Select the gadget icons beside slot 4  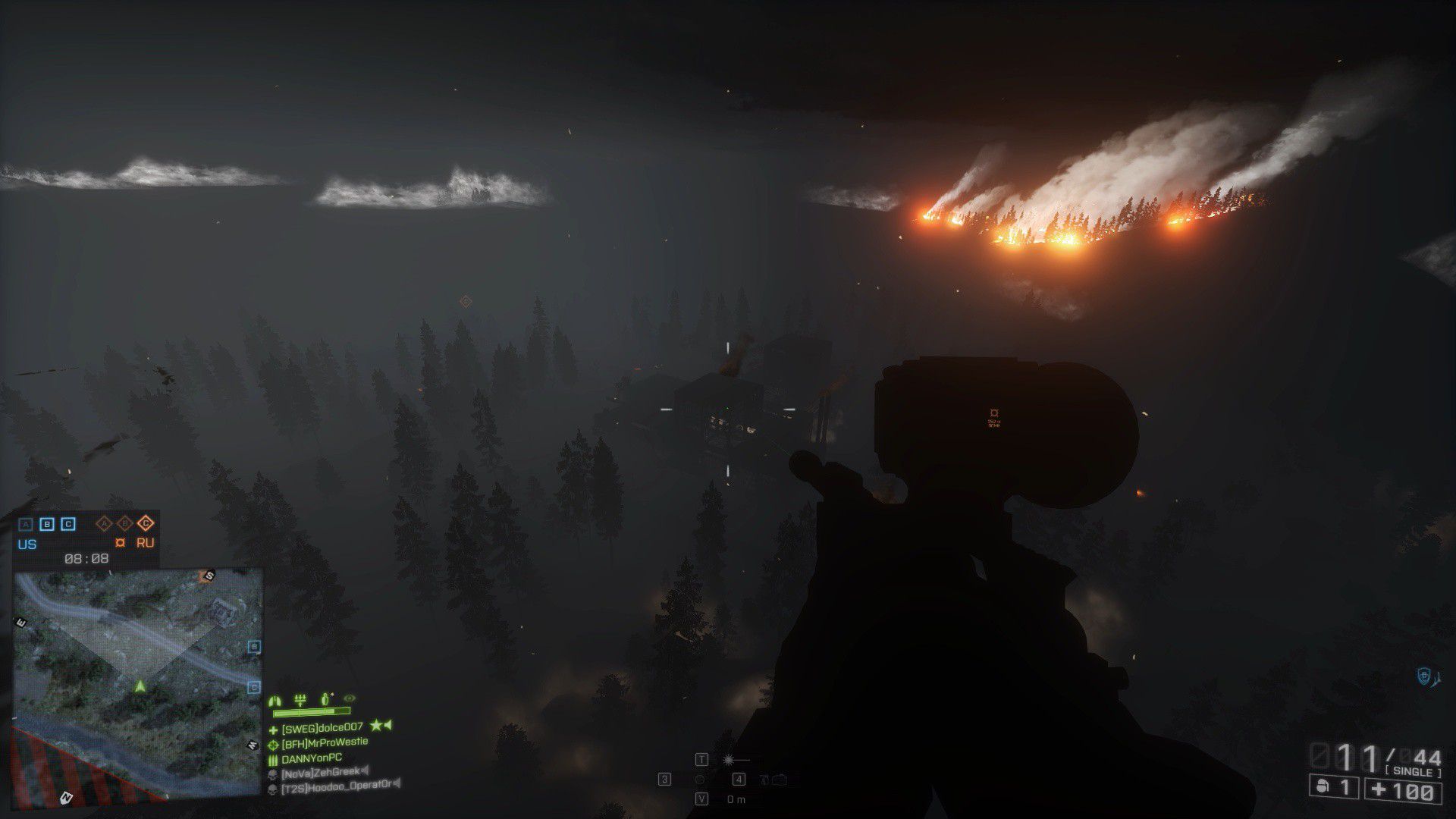click(773, 780)
